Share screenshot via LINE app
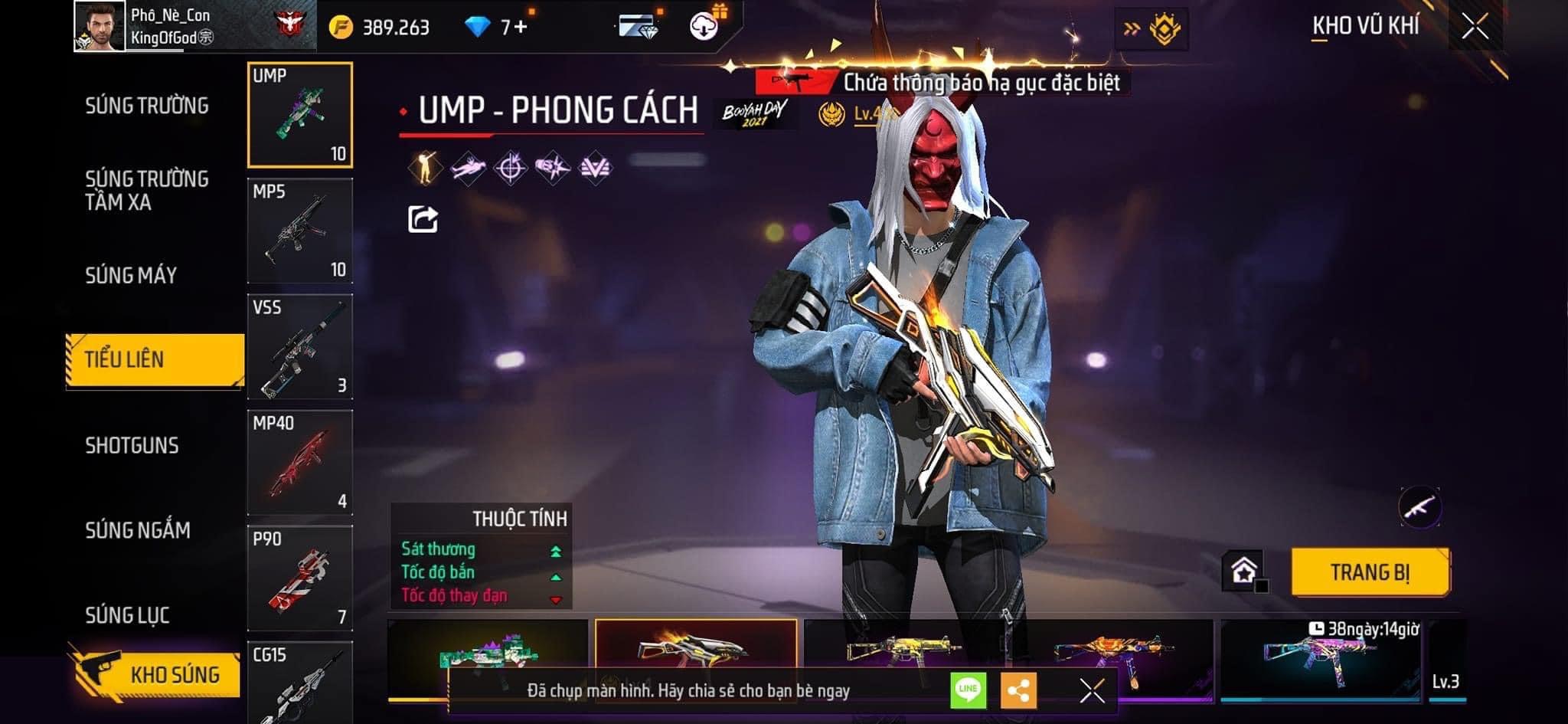Screen dimensions: 1568x724 coord(968,690)
